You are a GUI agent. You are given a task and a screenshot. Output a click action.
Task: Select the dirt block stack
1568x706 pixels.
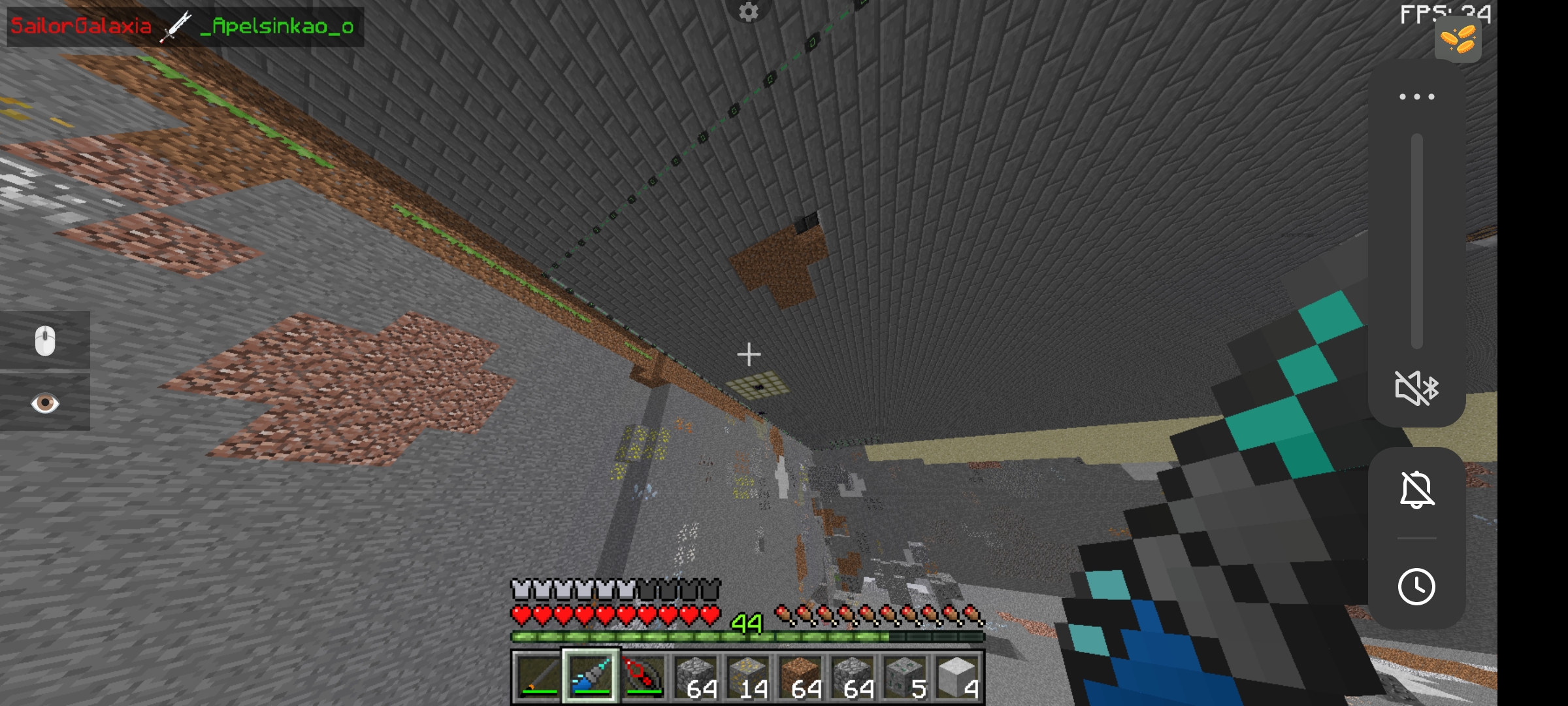(800, 676)
